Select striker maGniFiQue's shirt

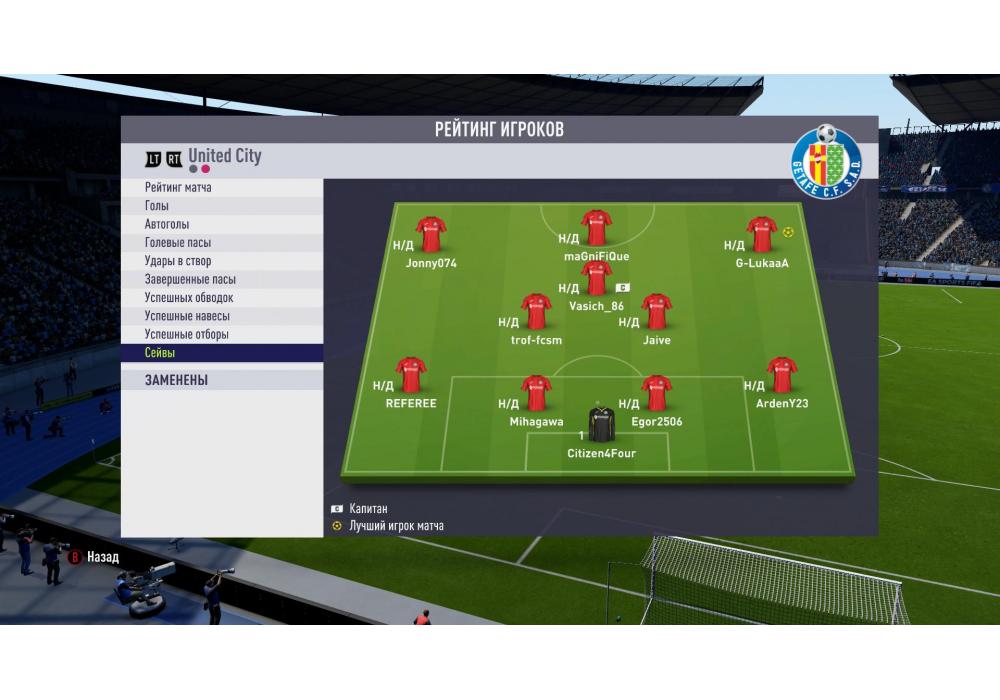[x=597, y=227]
